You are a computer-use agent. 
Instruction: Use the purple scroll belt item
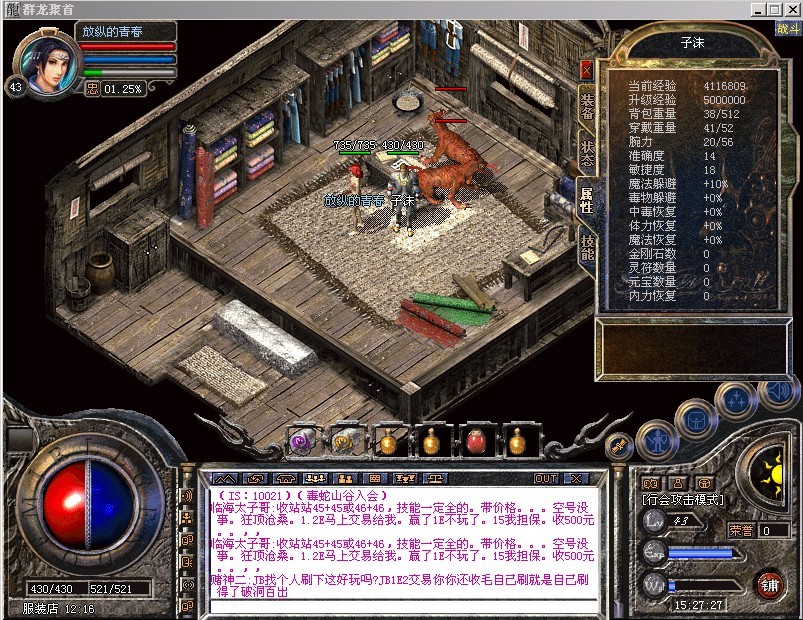pos(299,440)
